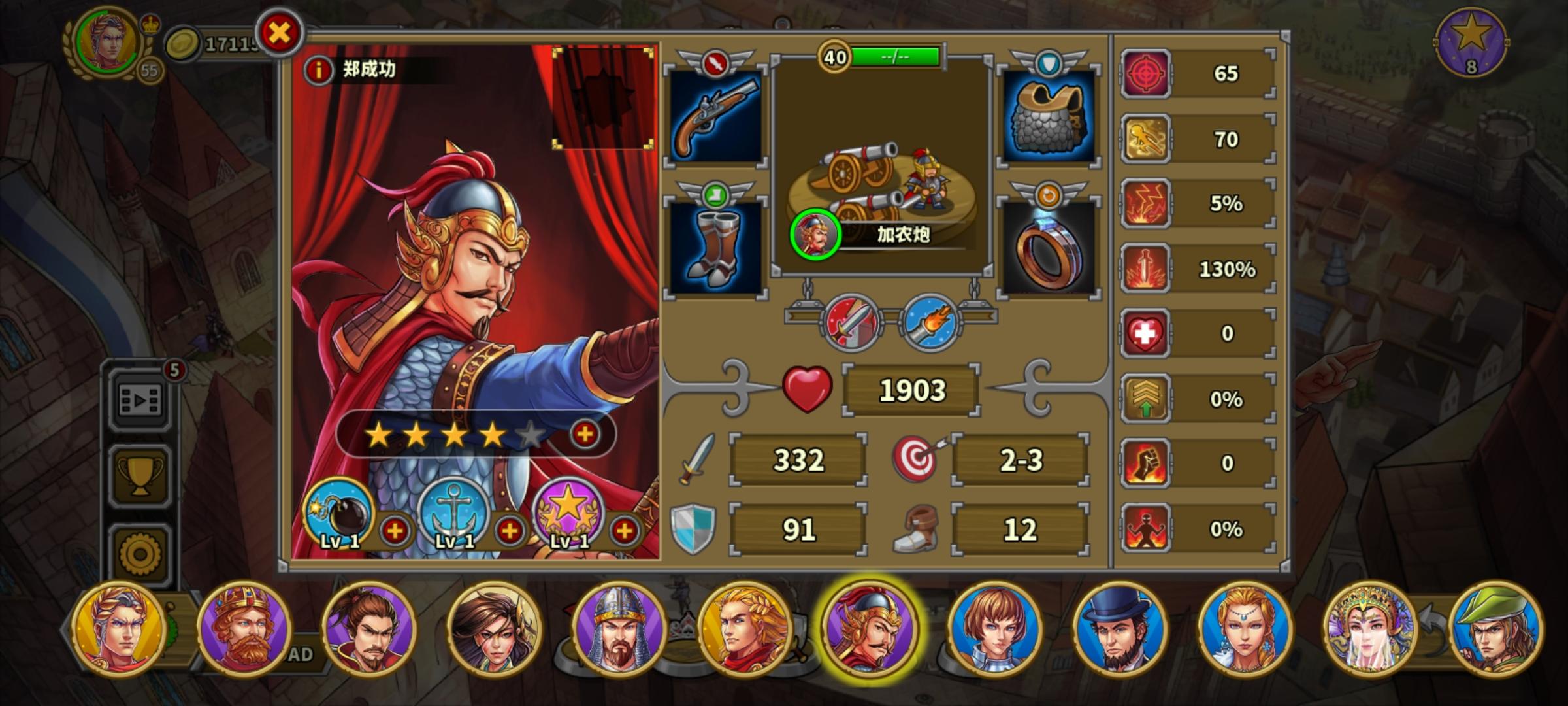Upgrade star rating with the plus button

(x=583, y=433)
